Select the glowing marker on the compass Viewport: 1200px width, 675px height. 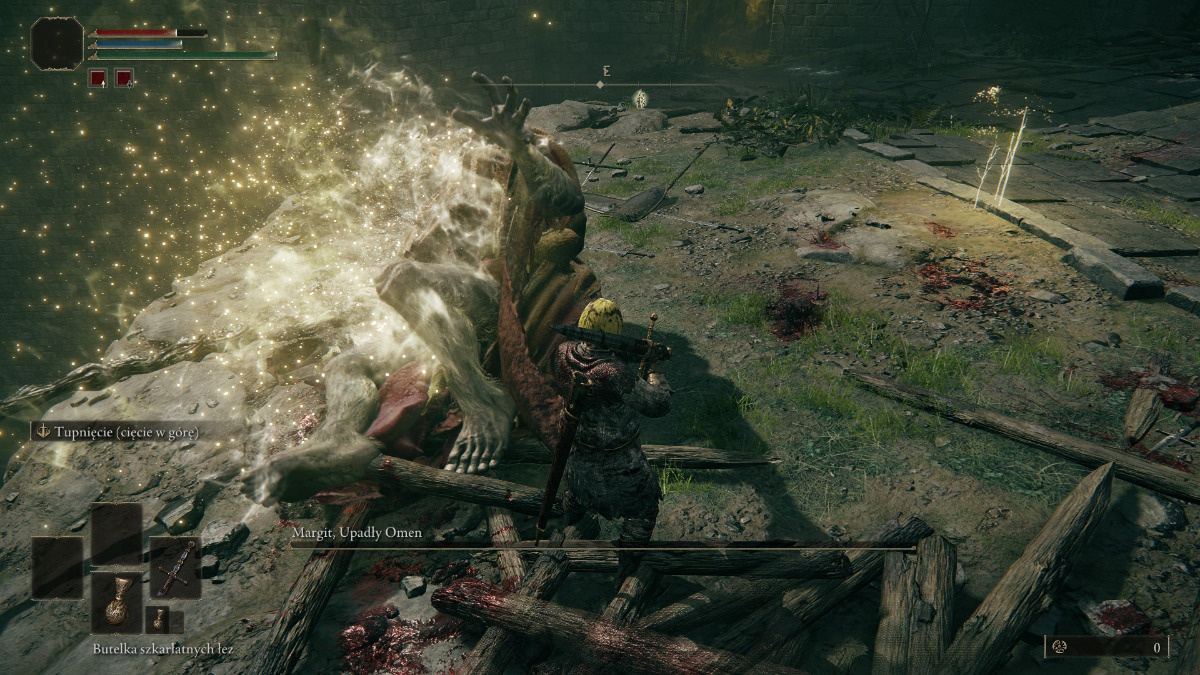point(640,98)
